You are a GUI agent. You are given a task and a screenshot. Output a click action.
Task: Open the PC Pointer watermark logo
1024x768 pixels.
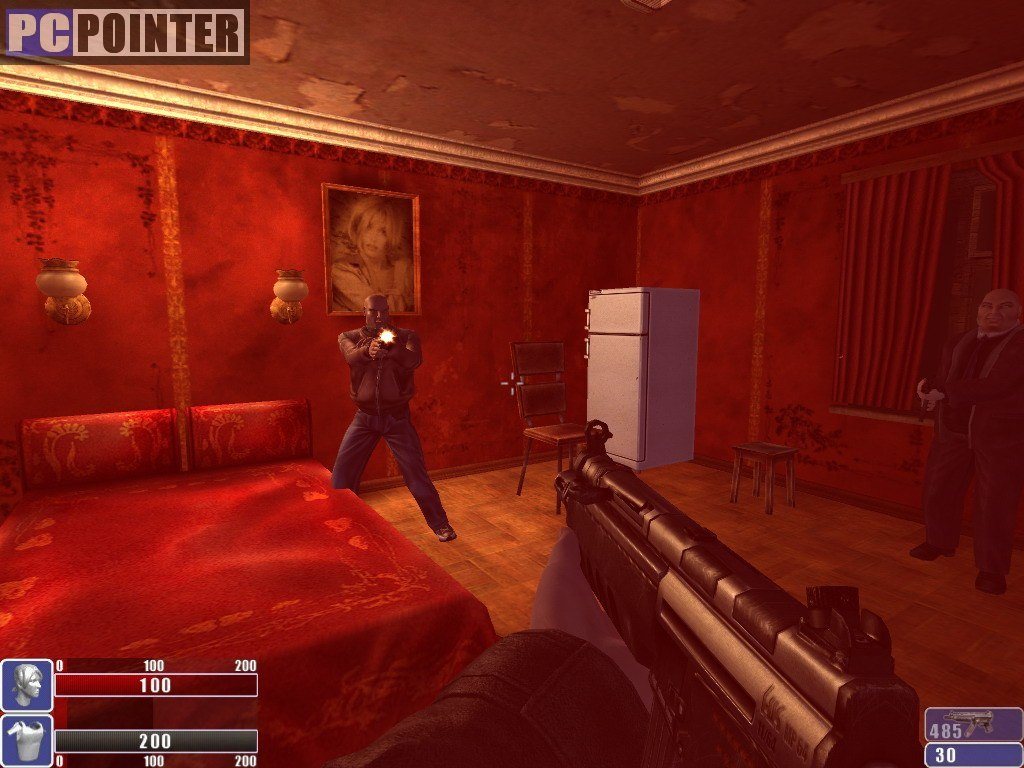pos(125,32)
